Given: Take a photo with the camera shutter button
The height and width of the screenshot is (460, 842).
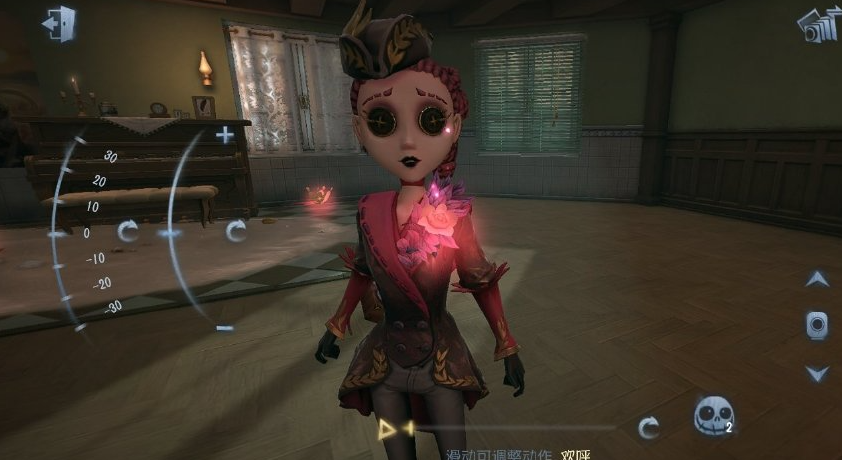Looking at the screenshot, I should click(x=817, y=324).
